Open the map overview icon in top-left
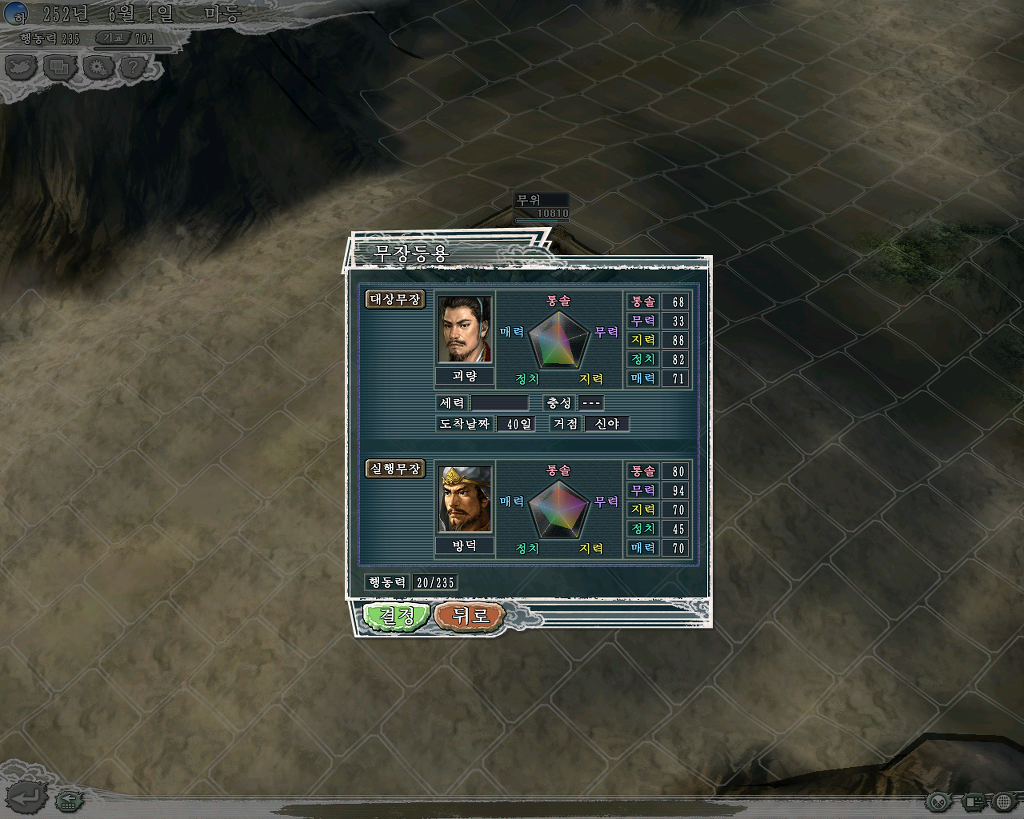 click(21, 67)
